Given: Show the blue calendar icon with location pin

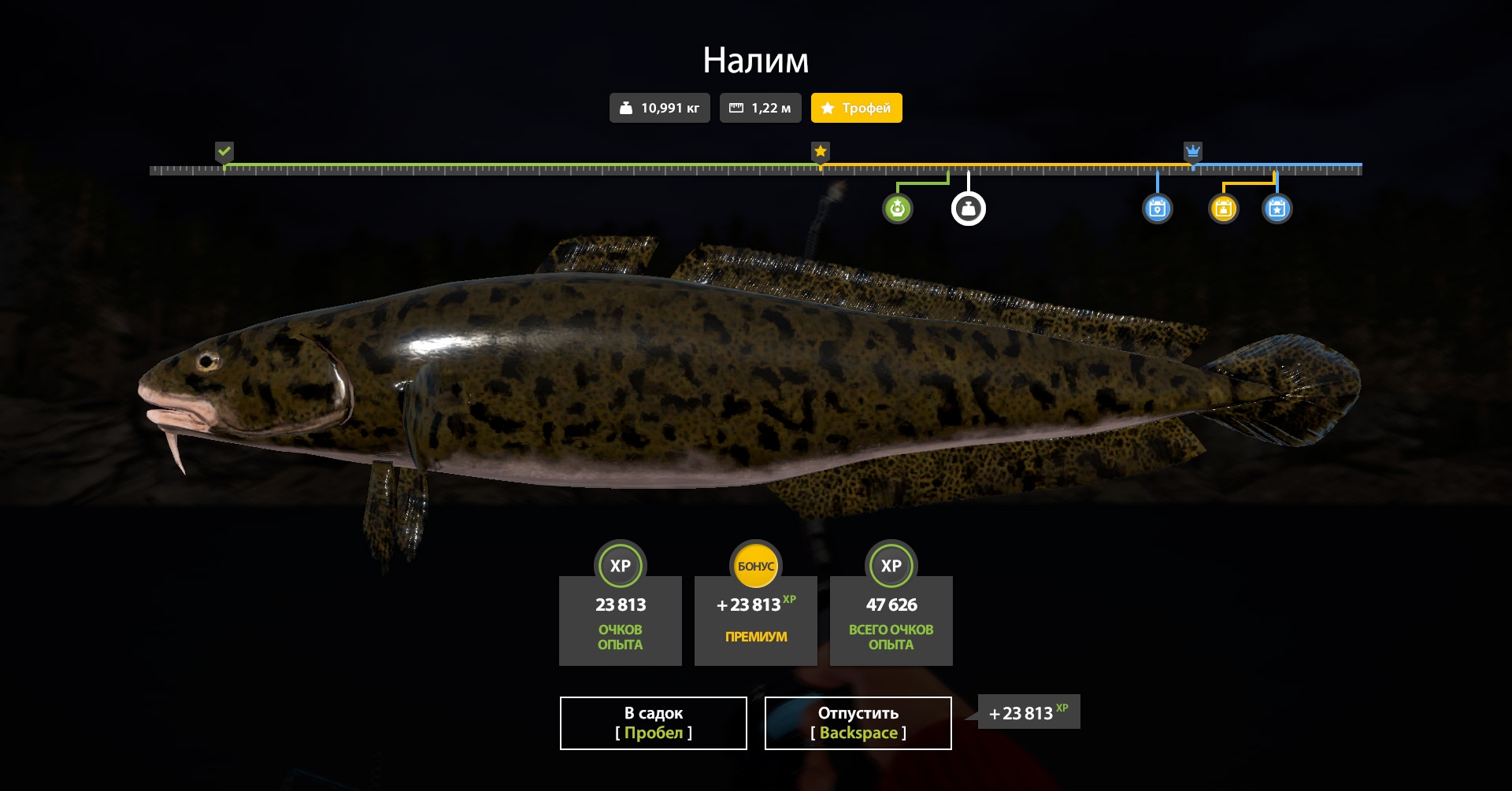Looking at the screenshot, I should coord(1157,209).
